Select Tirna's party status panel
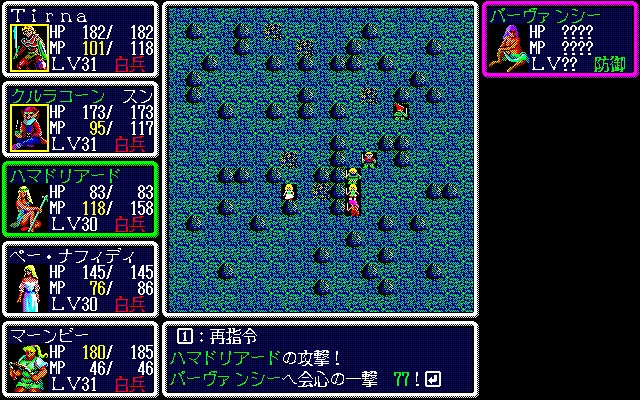The height and width of the screenshot is (400, 640). coord(80,40)
